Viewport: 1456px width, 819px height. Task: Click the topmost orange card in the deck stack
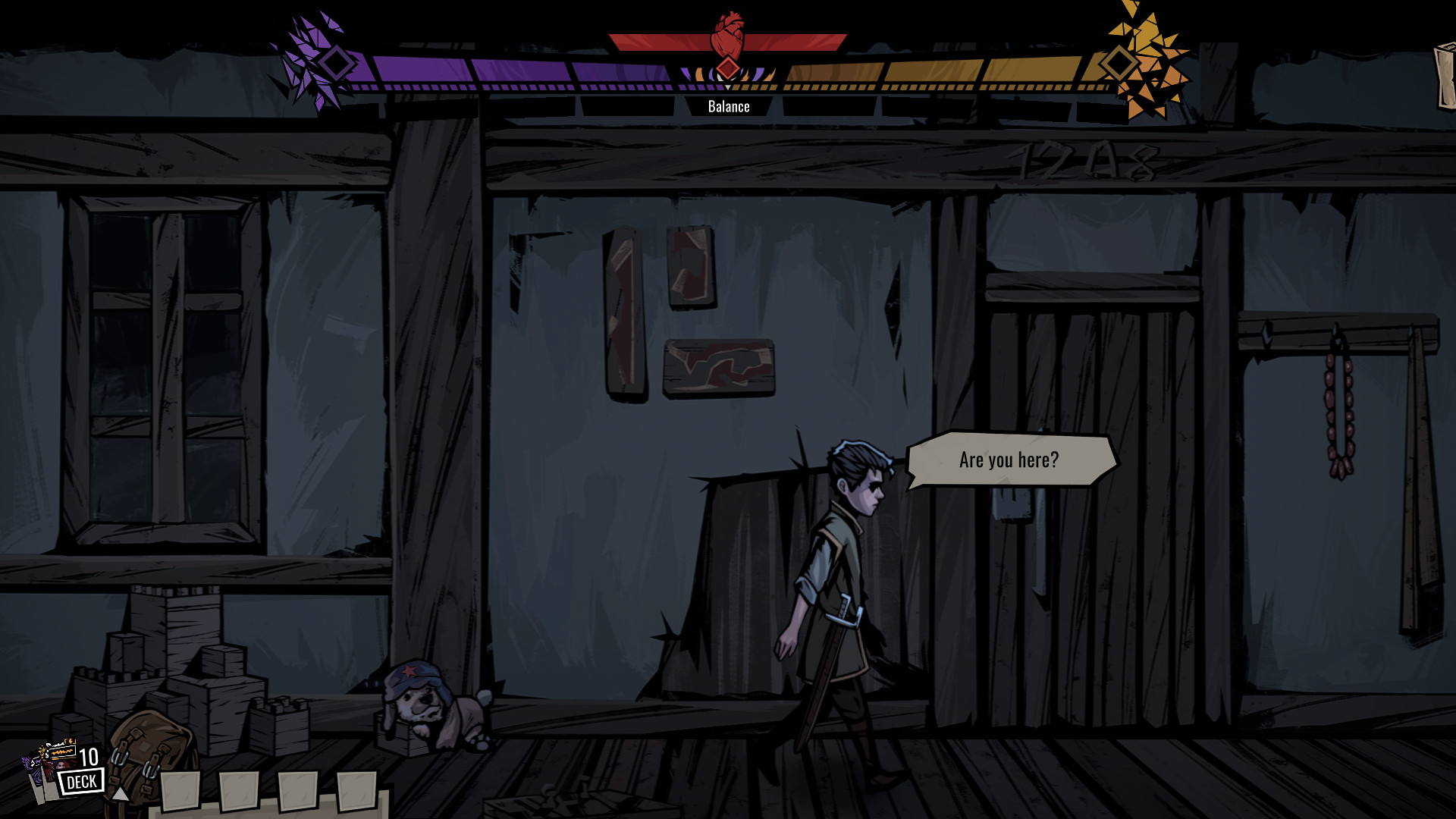(61, 751)
